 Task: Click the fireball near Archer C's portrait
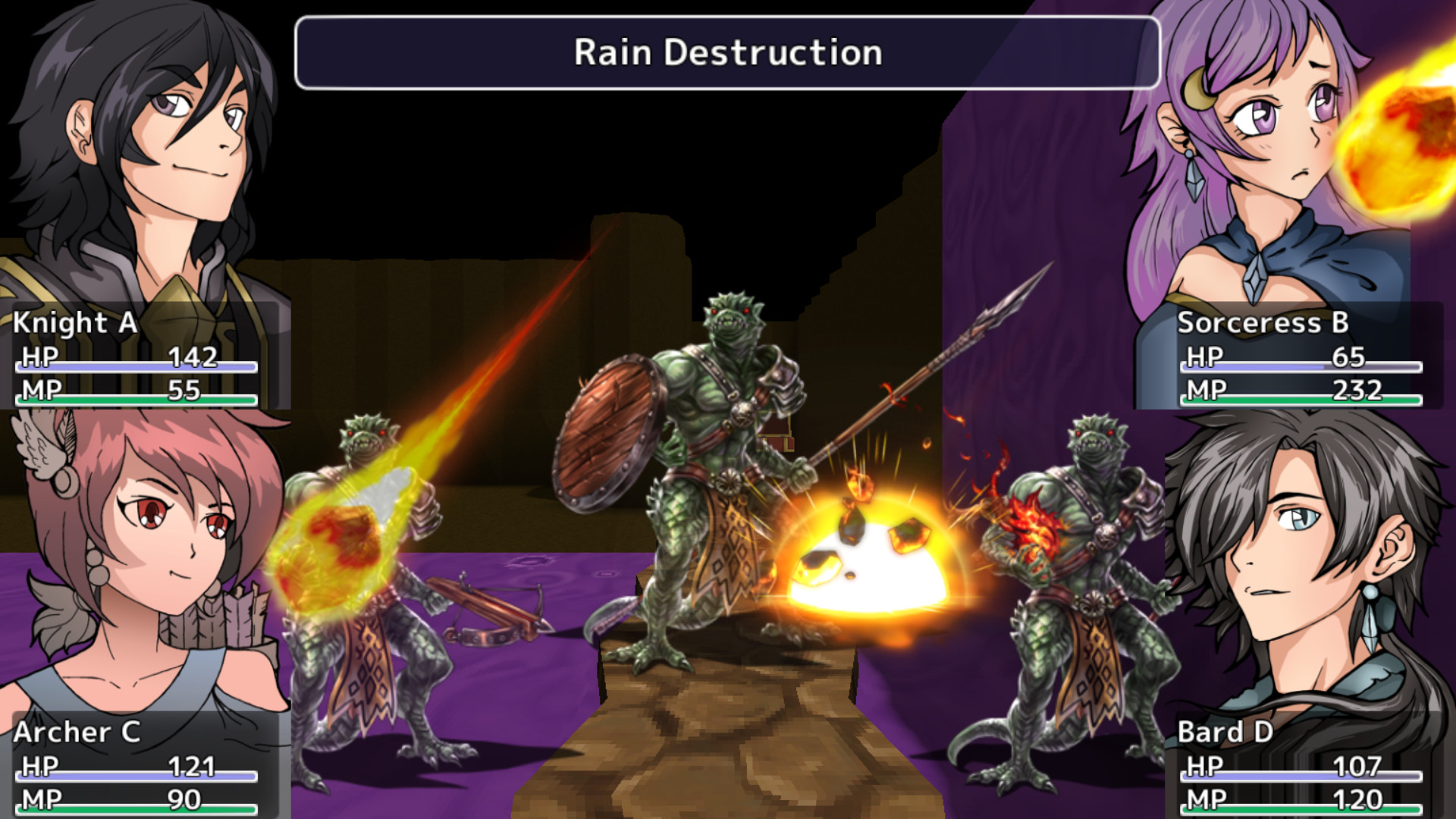(x=334, y=538)
